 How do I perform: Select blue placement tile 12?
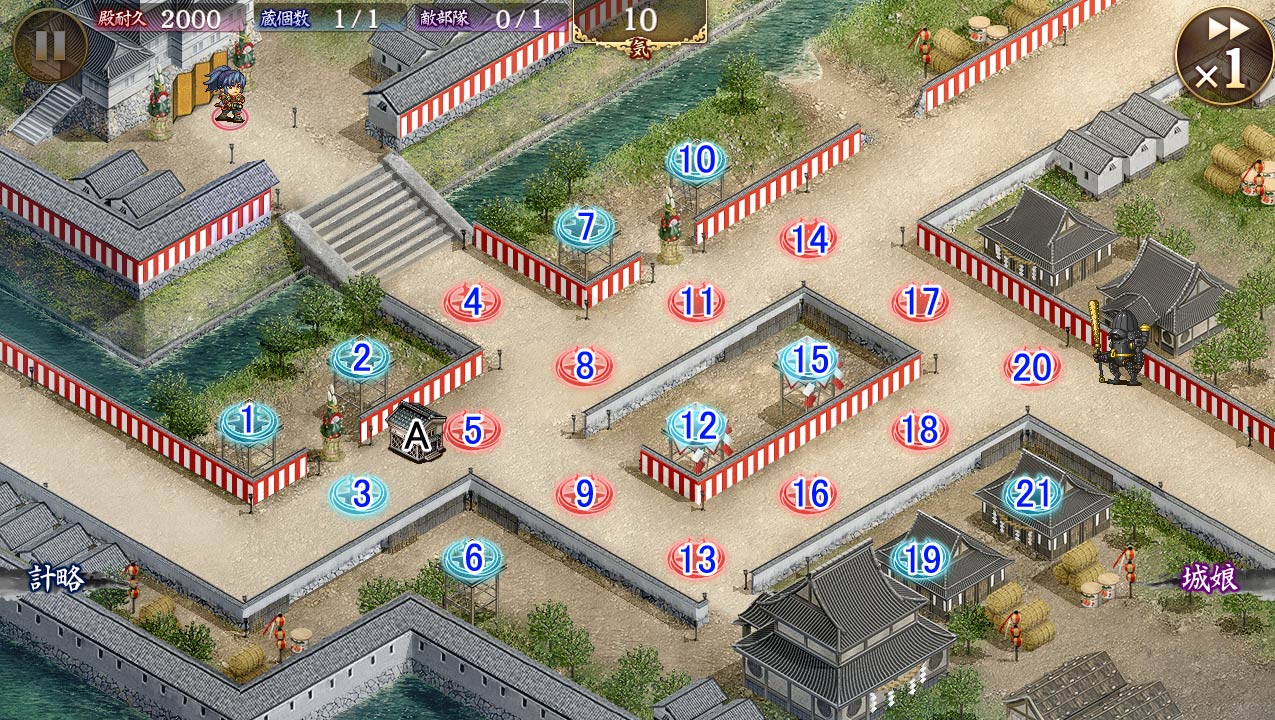[x=697, y=427]
